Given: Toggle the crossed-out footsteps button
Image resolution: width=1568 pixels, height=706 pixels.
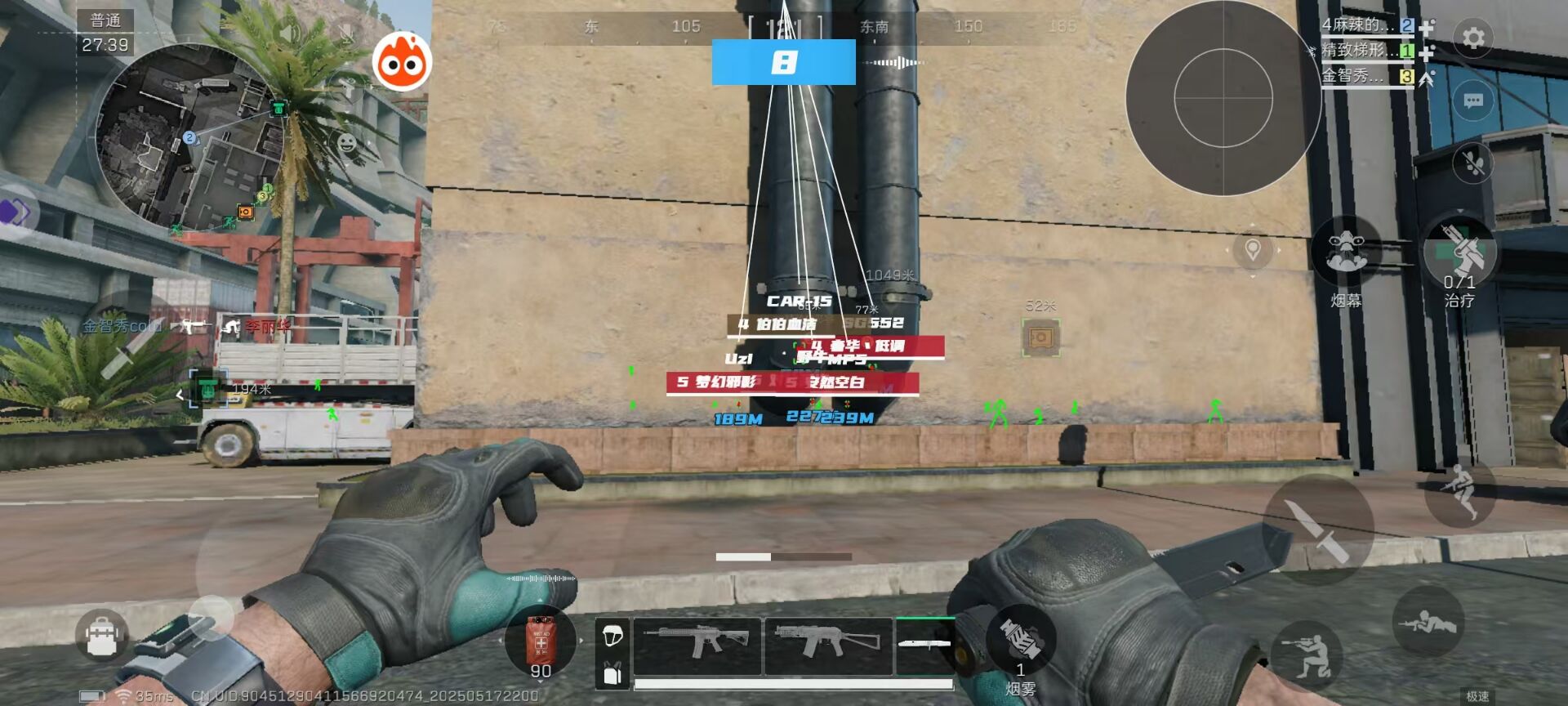Looking at the screenshot, I should pyautogui.click(x=1473, y=163).
